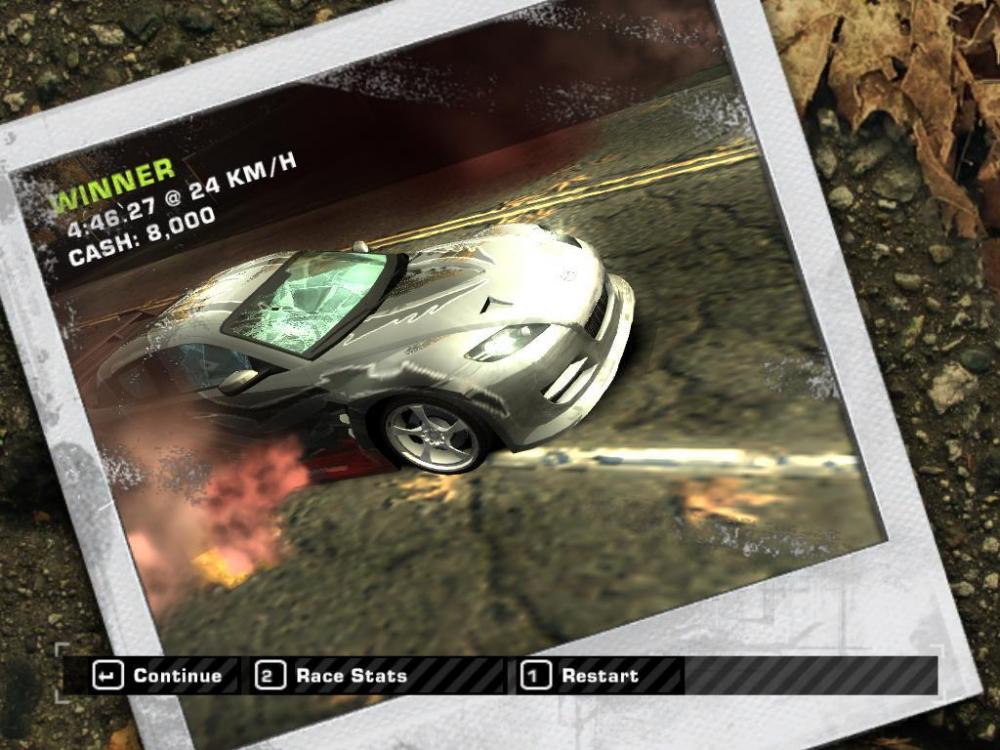1000x750 pixels.
Task: Open the Race Stats screen
Action: 334,676
